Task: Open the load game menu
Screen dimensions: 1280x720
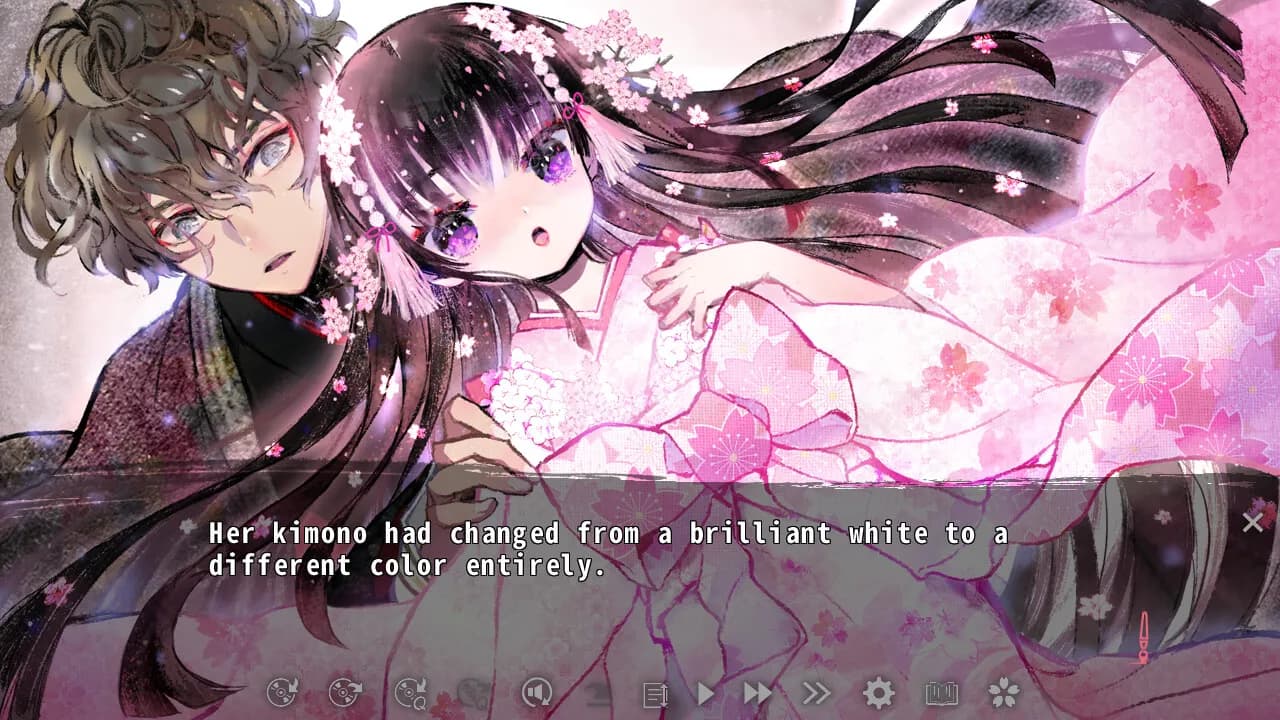Action: 343,692
